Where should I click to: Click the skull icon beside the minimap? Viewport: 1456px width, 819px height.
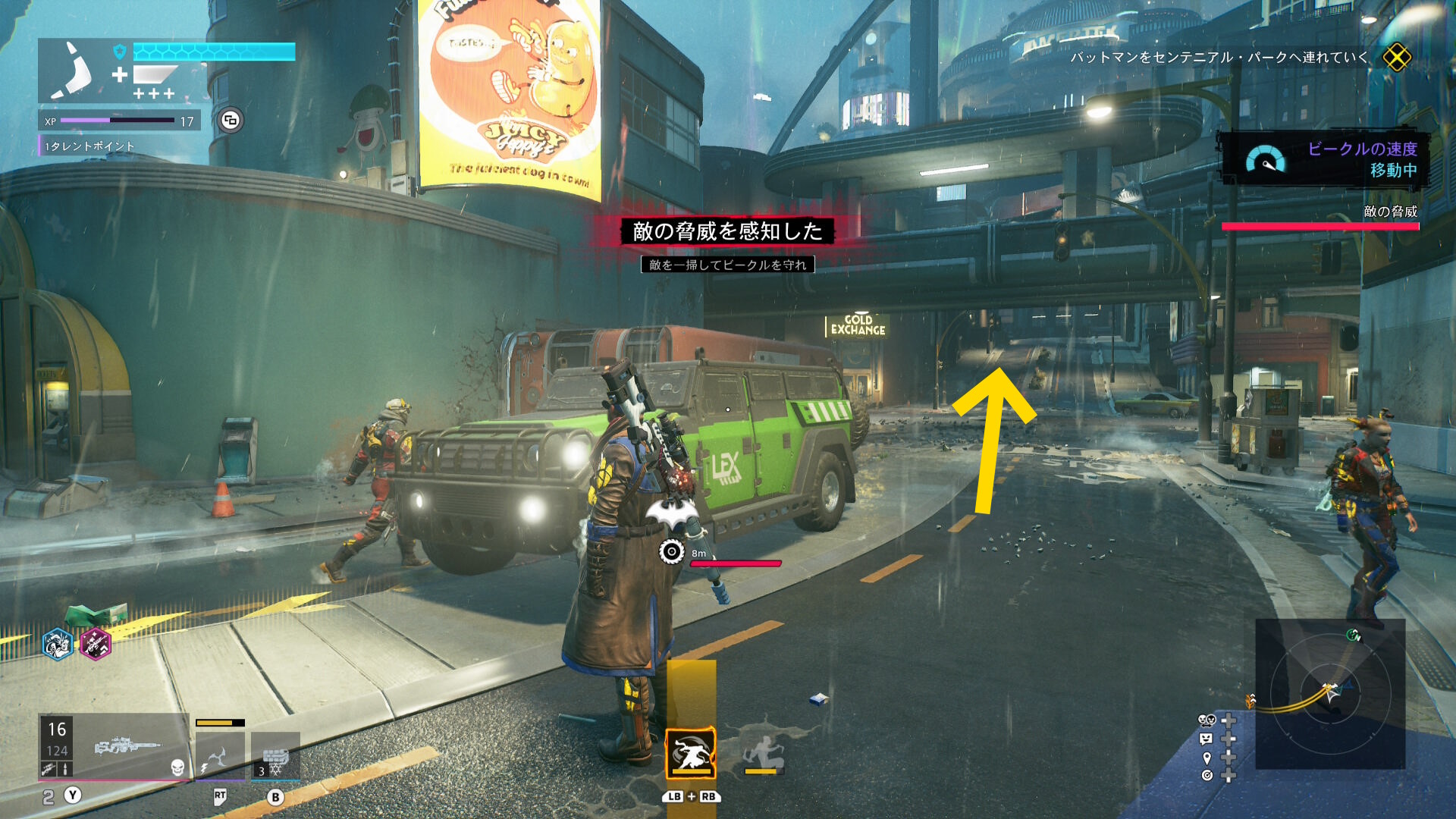(1206, 720)
